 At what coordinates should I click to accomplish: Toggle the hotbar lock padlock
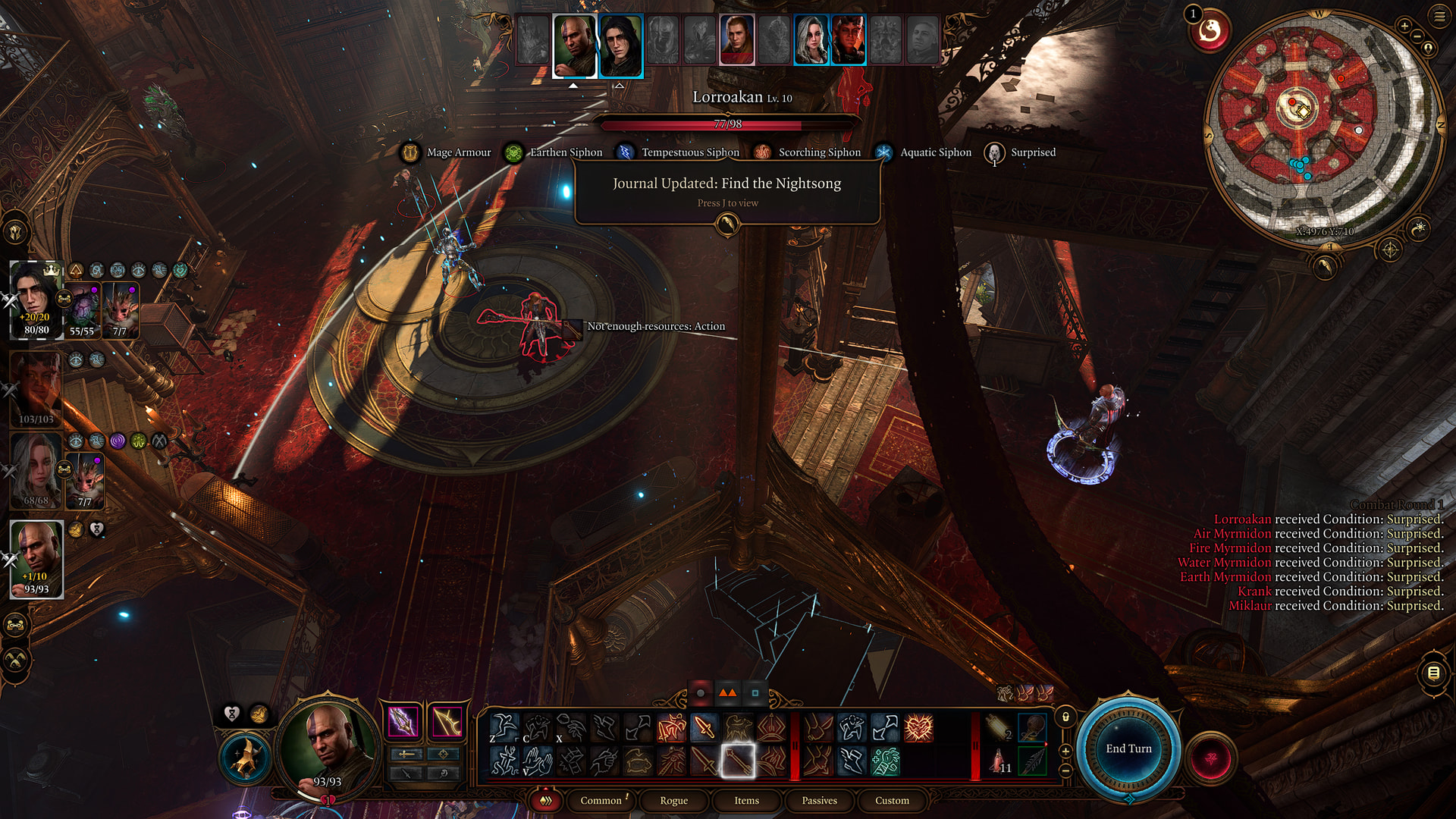click(x=1065, y=717)
